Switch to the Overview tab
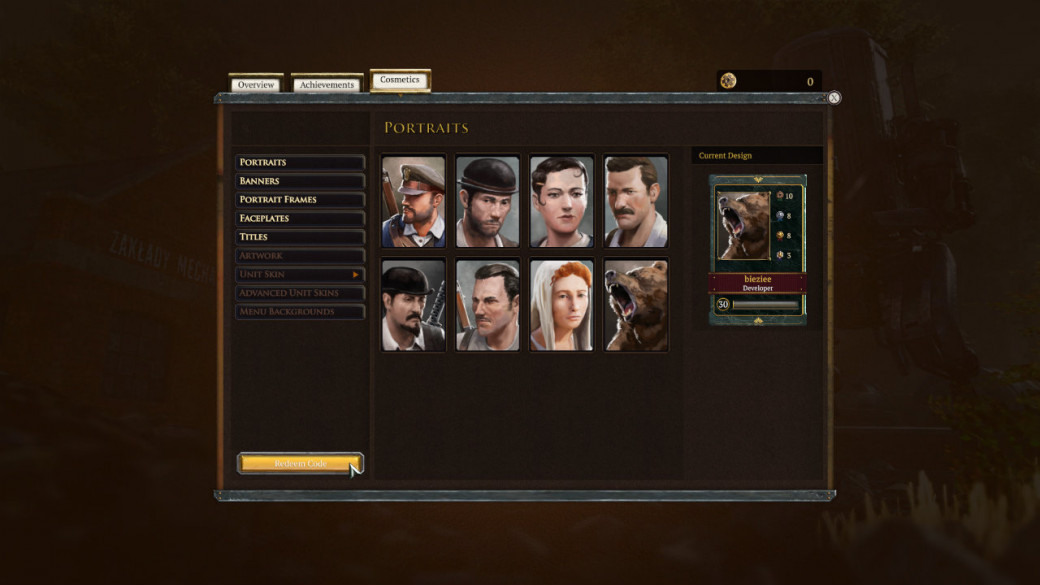This screenshot has height=585, width=1040. pos(256,85)
